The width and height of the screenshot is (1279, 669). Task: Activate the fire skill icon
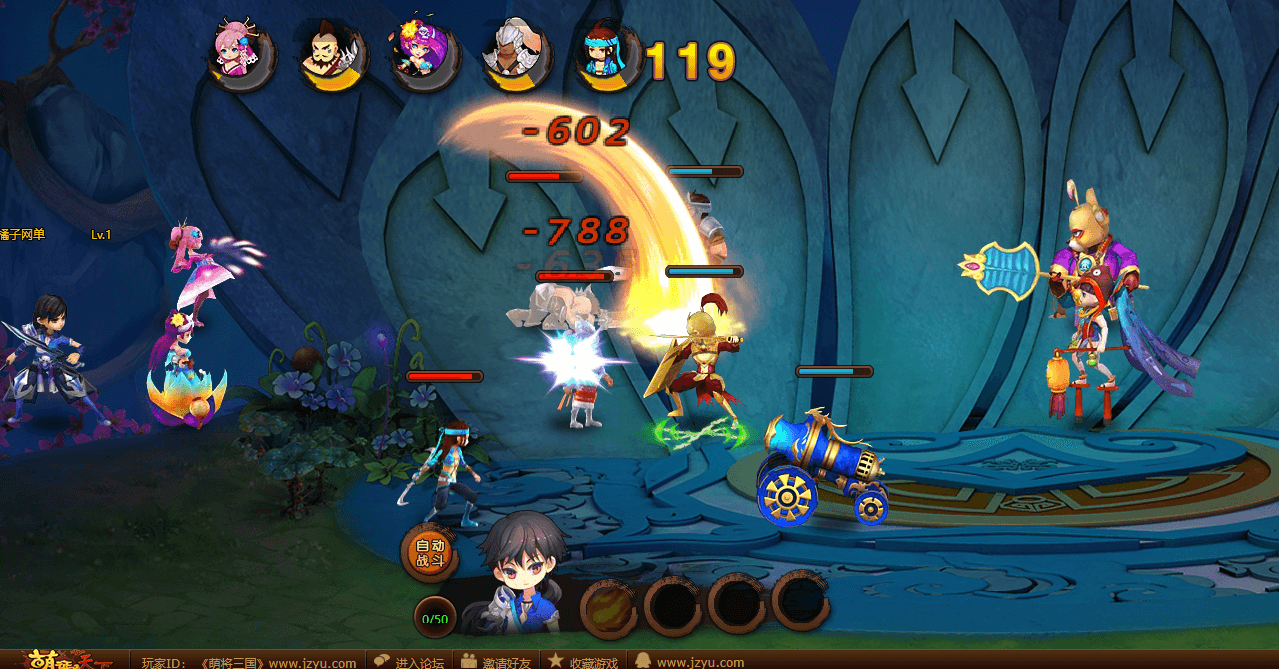click(608, 604)
